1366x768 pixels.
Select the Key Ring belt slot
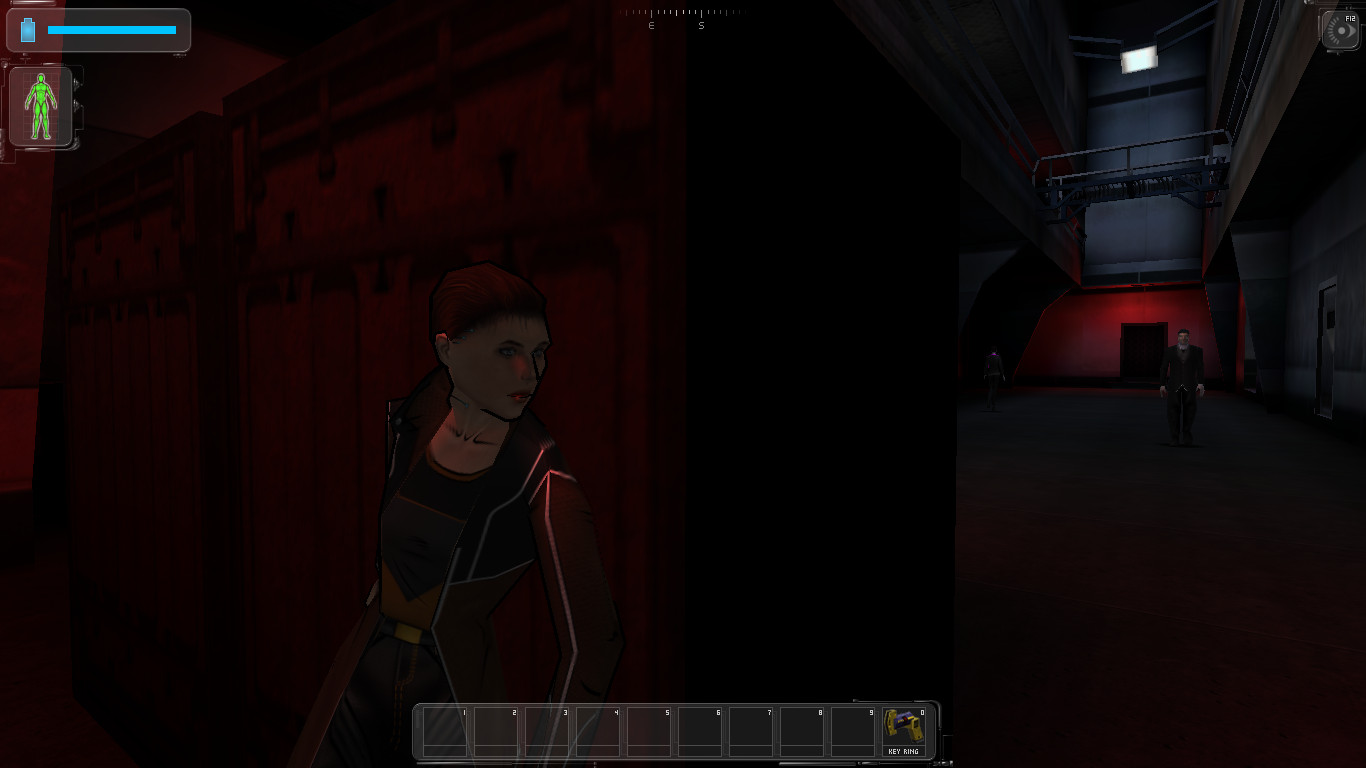coord(903,731)
